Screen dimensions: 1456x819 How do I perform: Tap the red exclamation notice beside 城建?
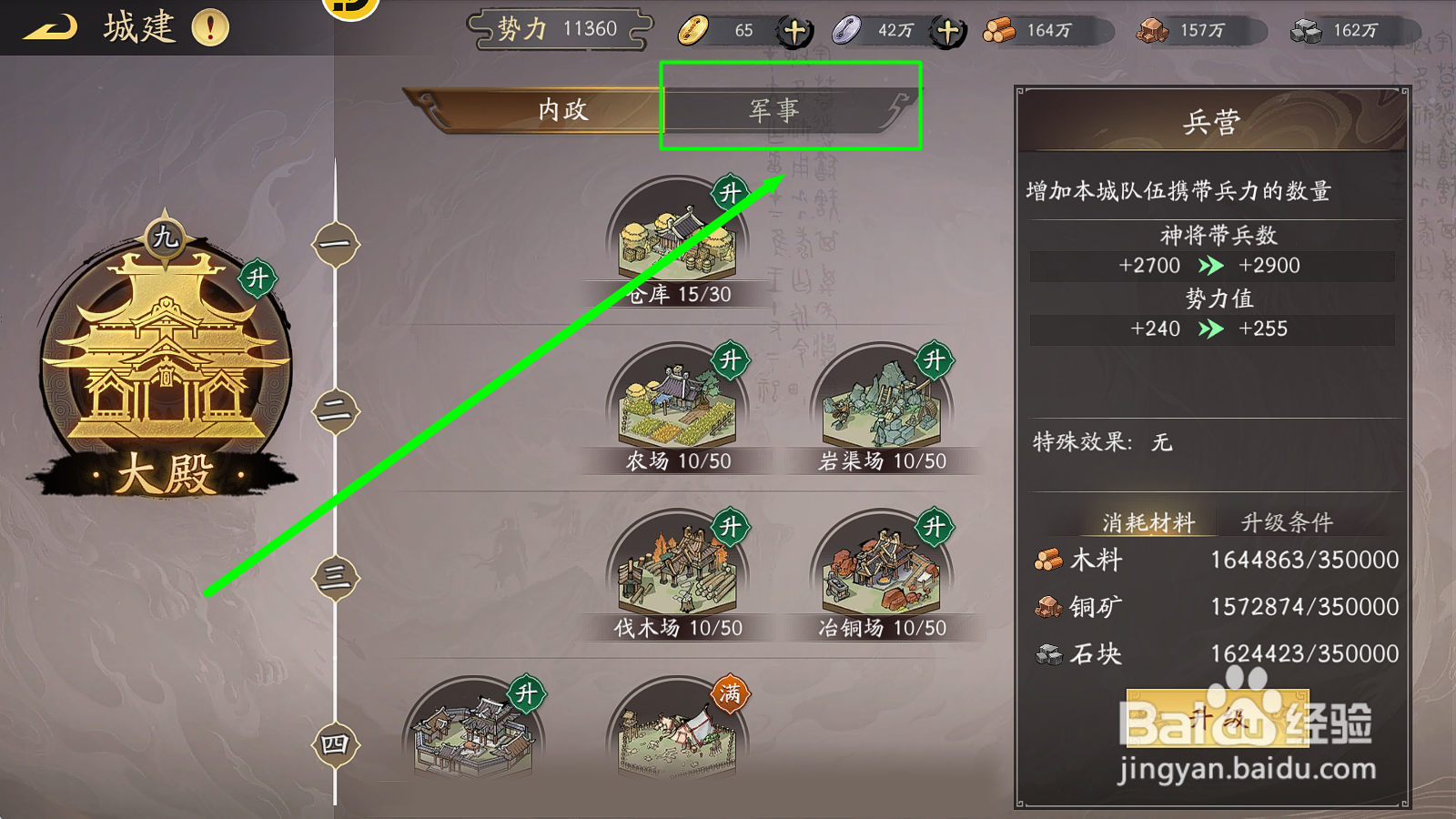[x=209, y=27]
